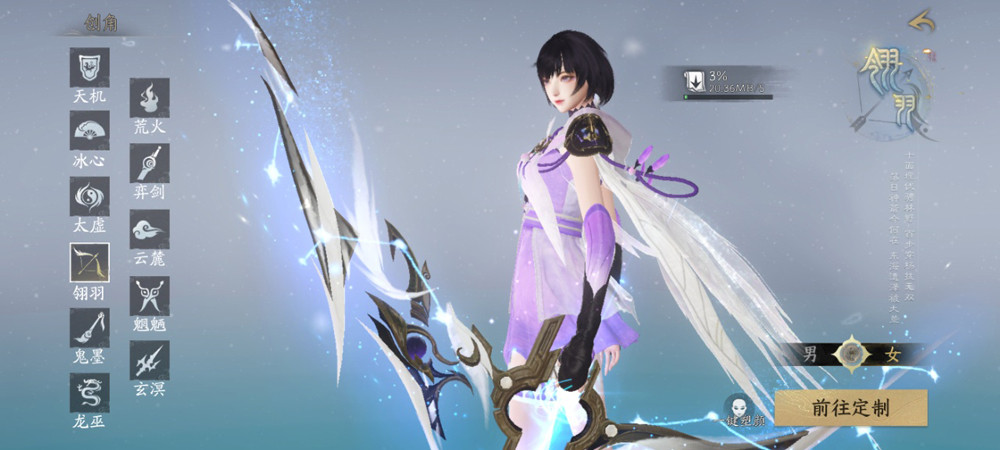Switch gender to 女 (female)

(889, 352)
